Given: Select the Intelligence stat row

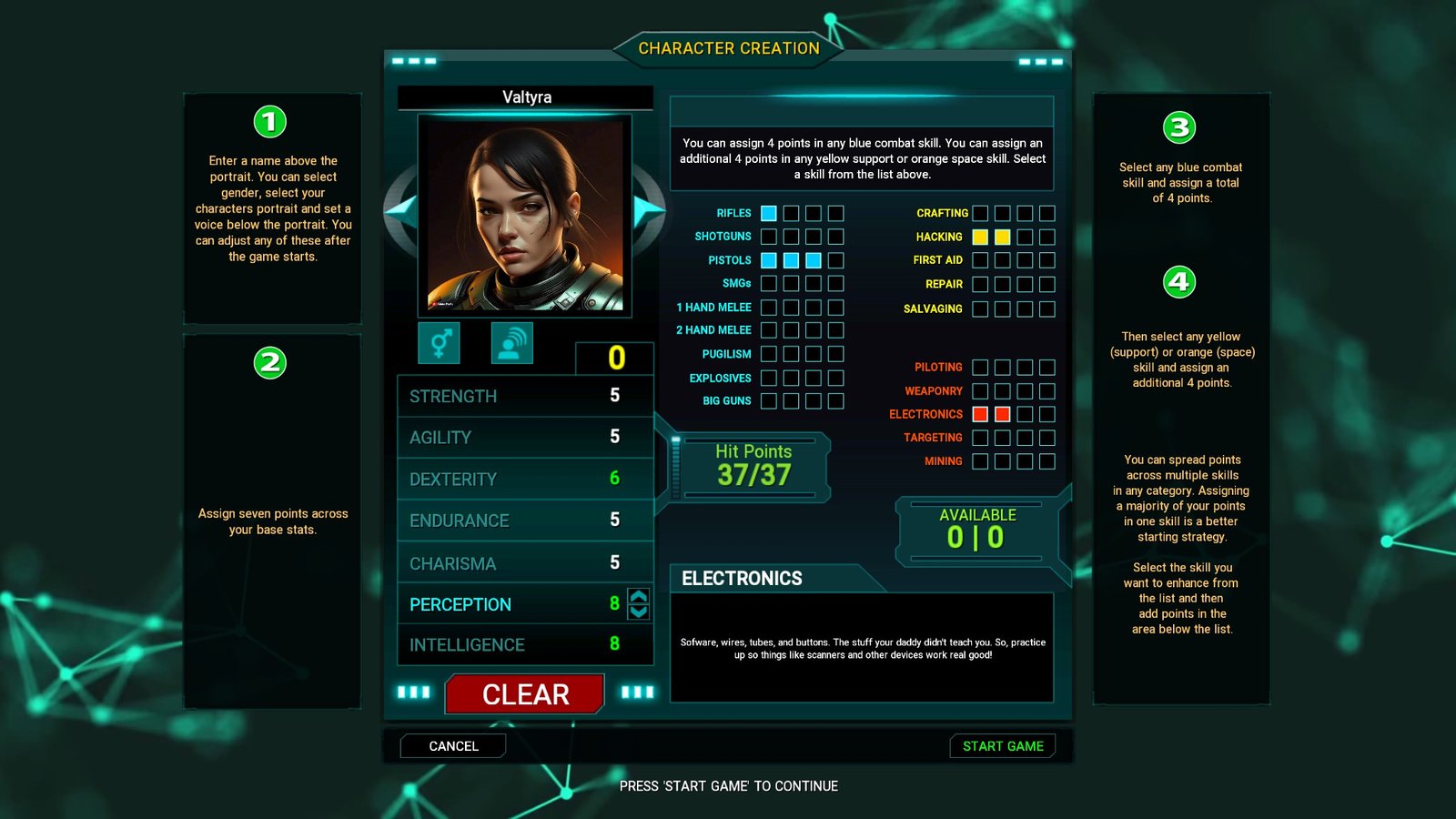Looking at the screenshot, I should click(x=525, y=644).
